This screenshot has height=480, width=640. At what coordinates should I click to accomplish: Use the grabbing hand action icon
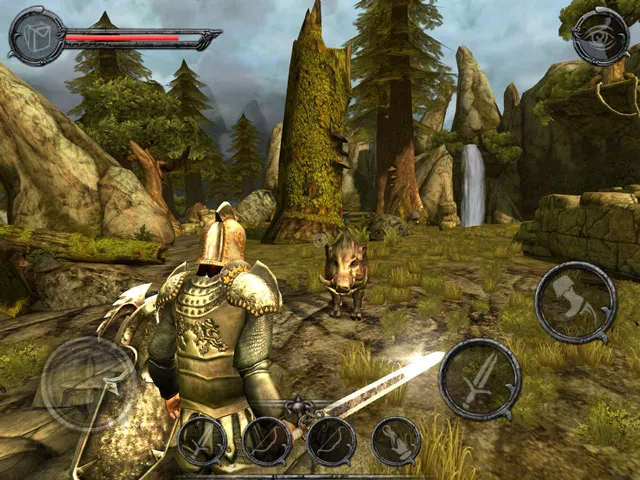pos(396,441)
